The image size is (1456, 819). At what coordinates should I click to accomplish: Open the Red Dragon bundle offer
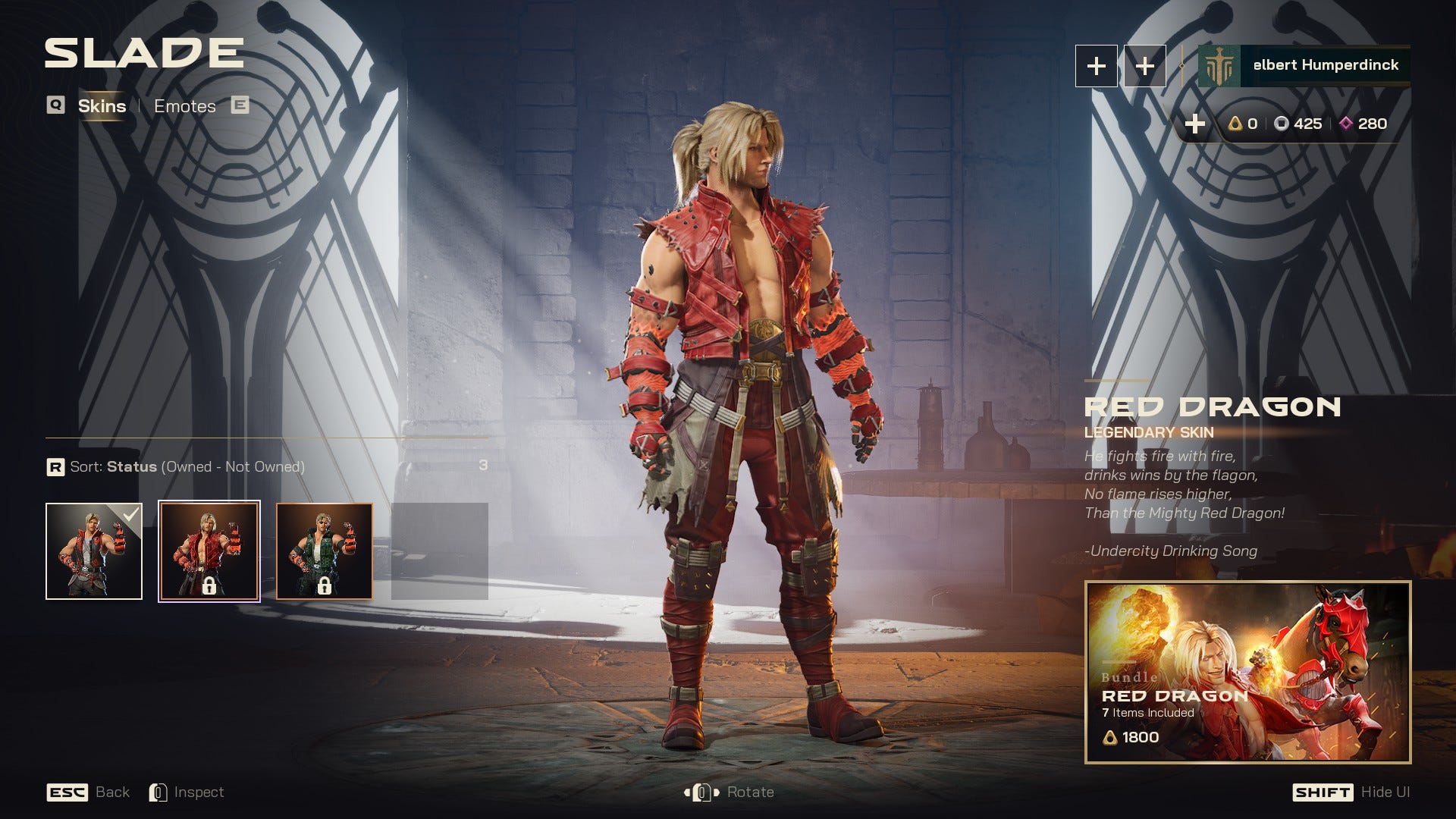click(x=1247, y=672)
